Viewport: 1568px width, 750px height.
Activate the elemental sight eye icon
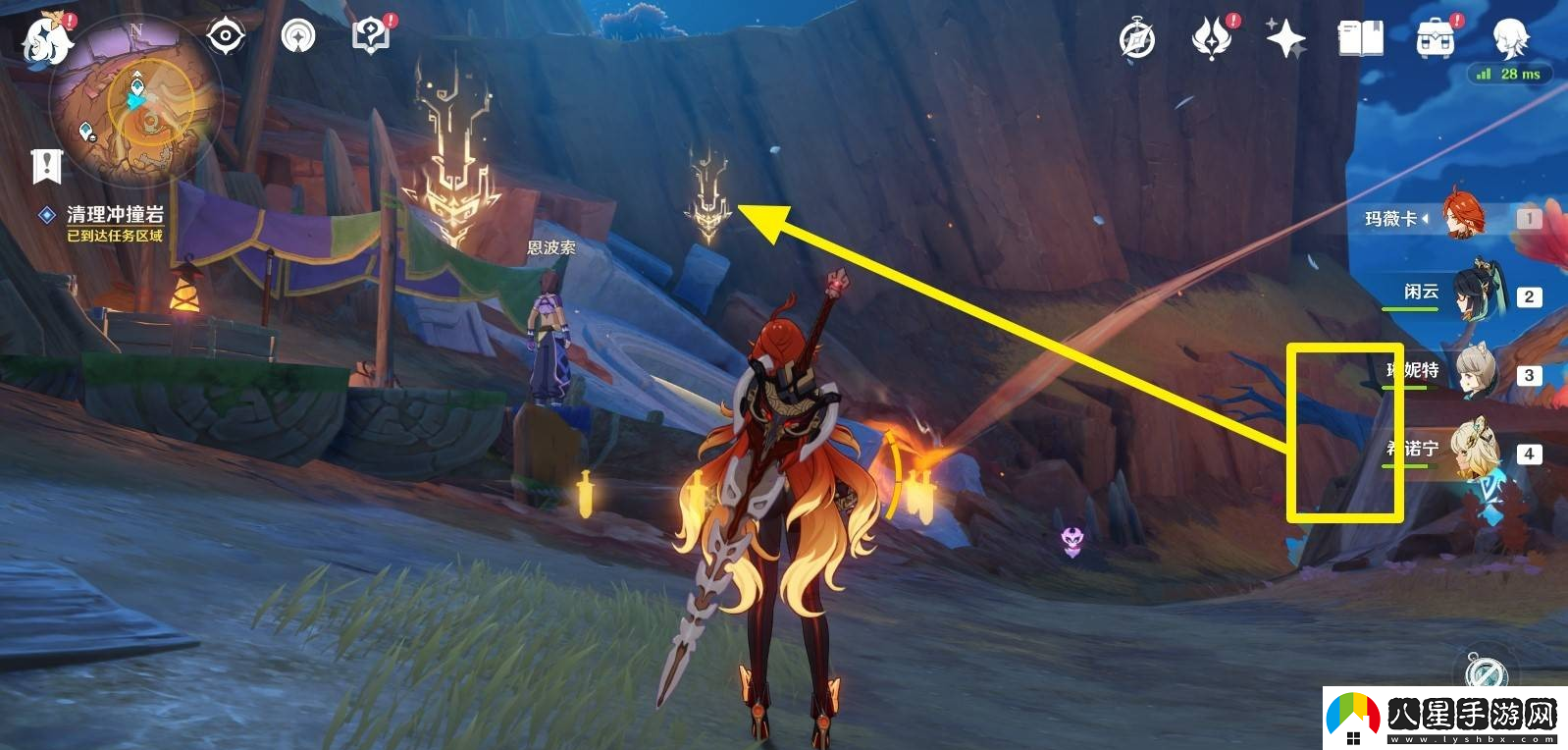click(226, 37)
